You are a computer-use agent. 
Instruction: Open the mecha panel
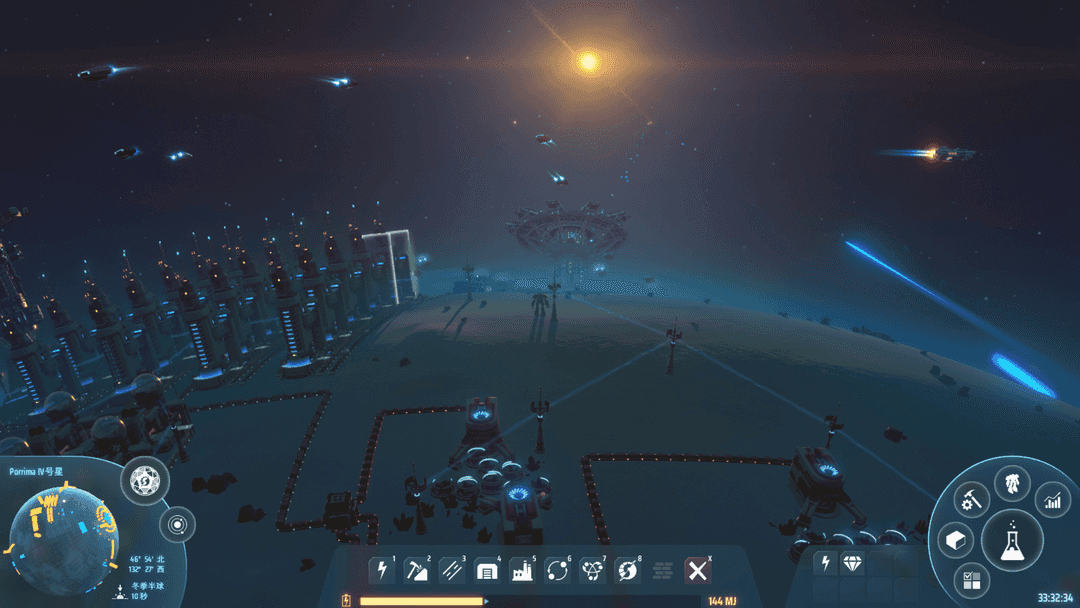click(x=1012, y=484)
